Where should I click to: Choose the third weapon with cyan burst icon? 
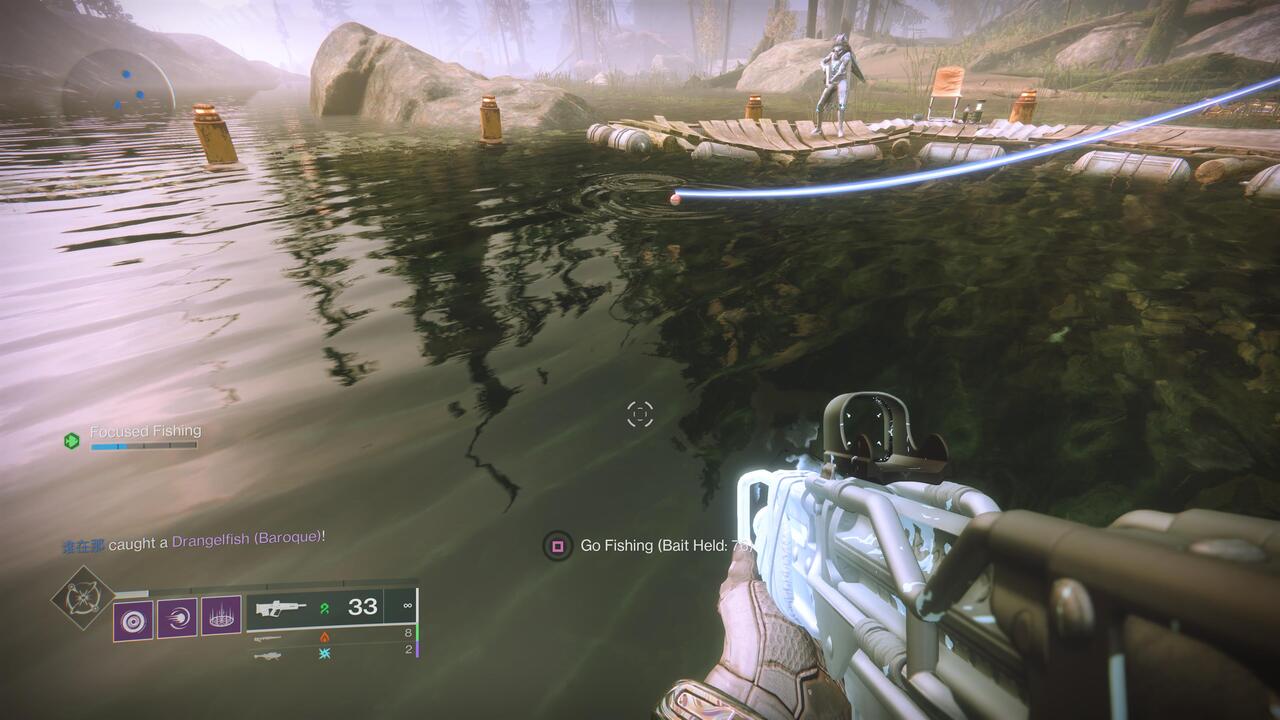[x=268, y=655]
